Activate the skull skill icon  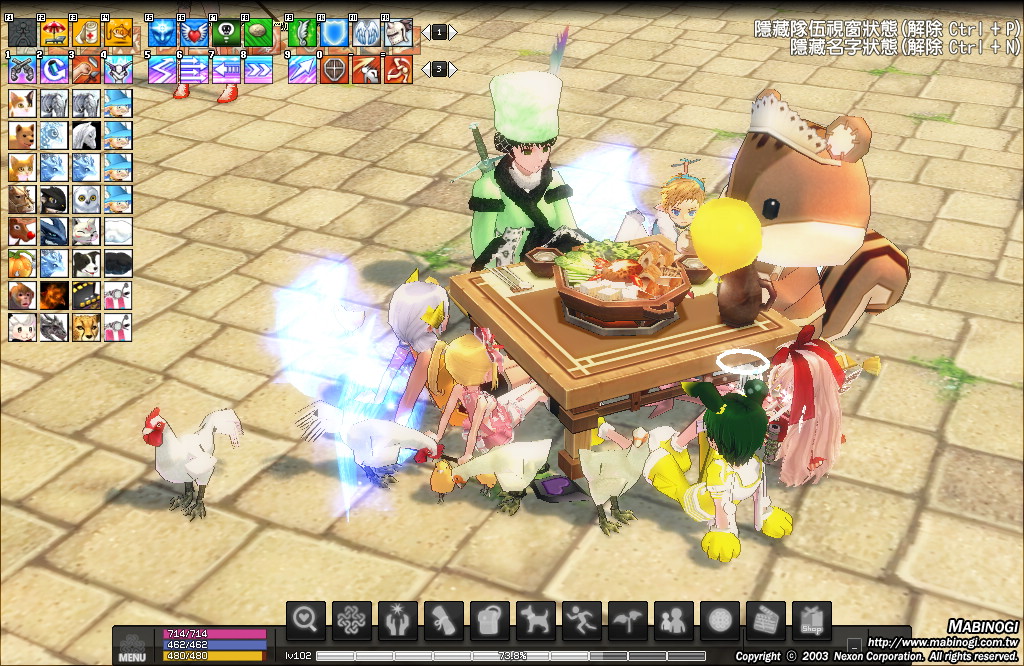226,33
